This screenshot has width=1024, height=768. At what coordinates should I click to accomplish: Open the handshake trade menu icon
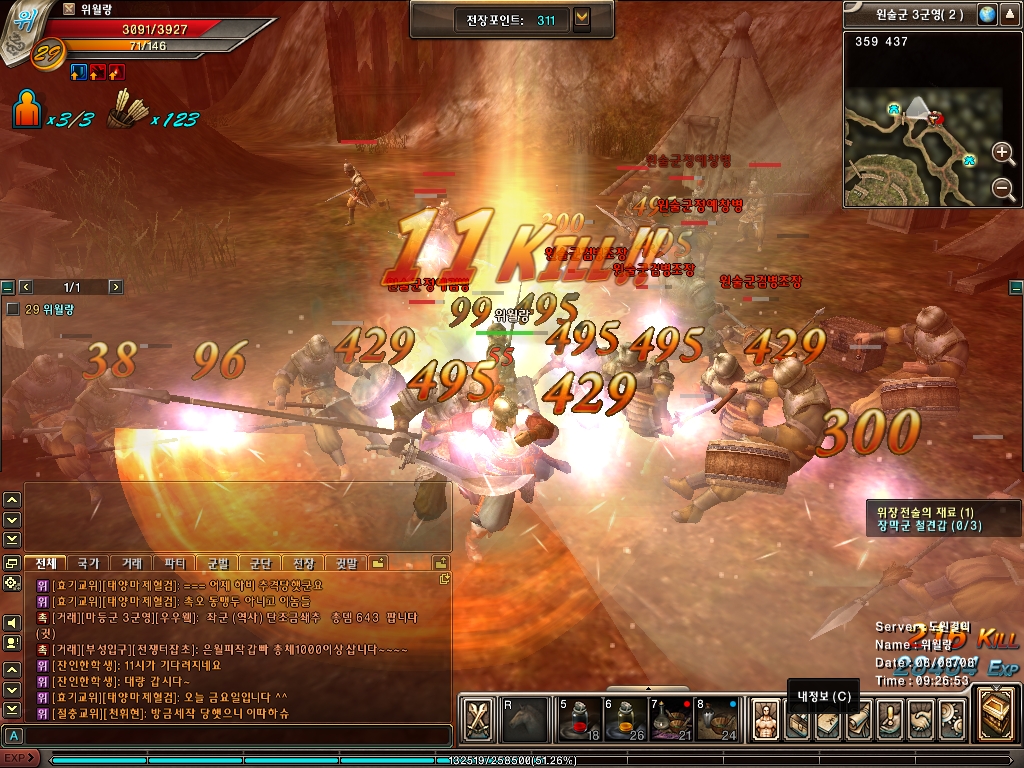pos(919,719)
